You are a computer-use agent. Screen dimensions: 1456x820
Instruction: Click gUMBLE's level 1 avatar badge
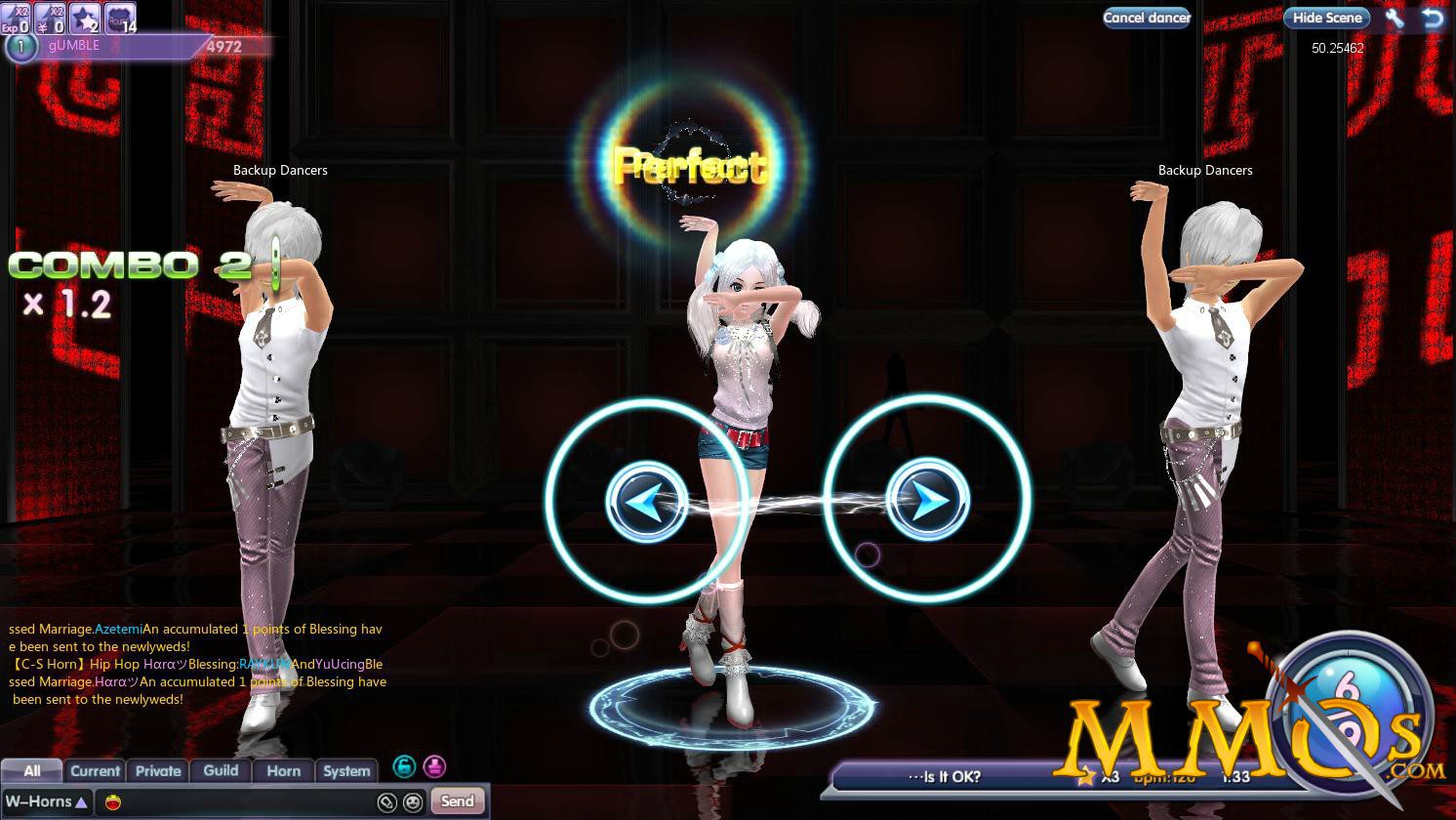[x=20, y=46]
